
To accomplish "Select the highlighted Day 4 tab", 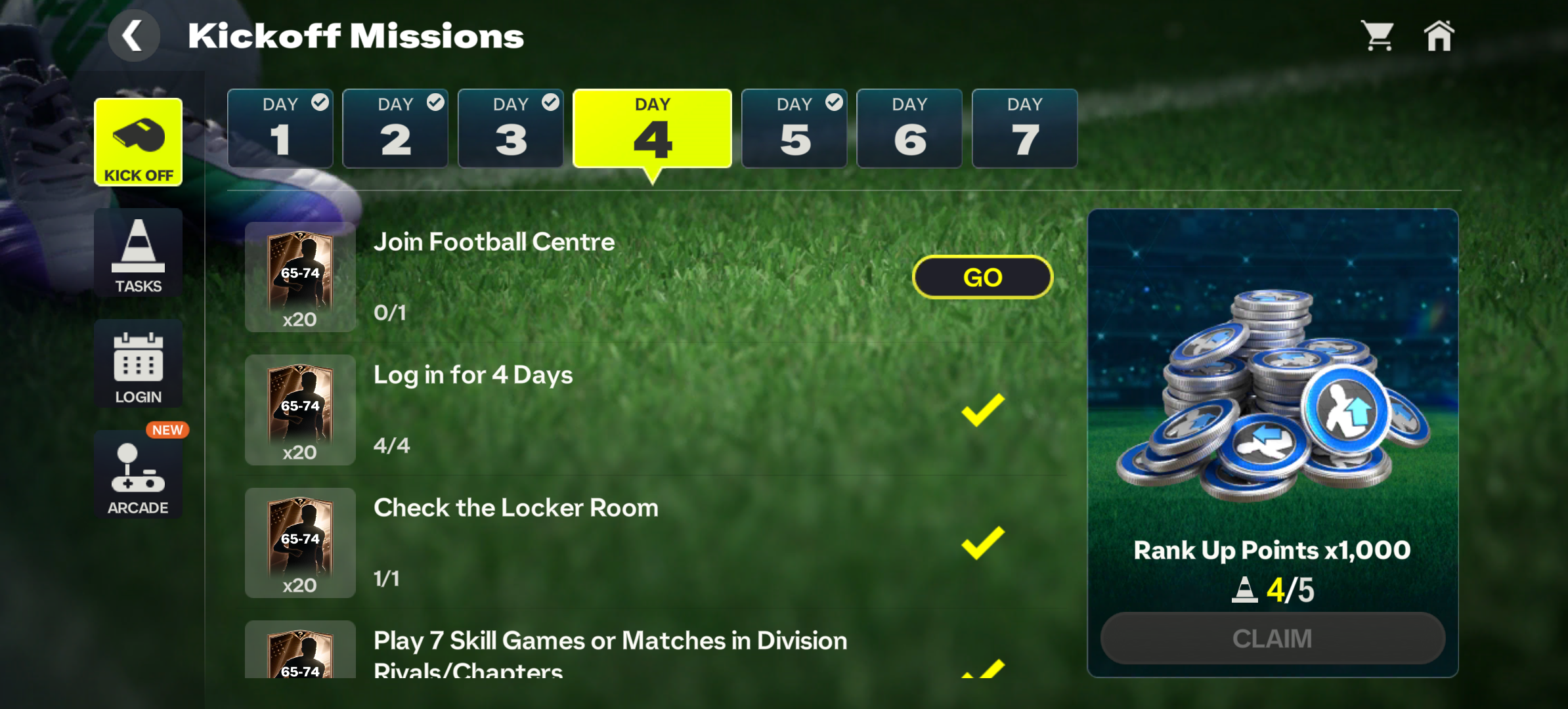I will (x=652, y=129).
